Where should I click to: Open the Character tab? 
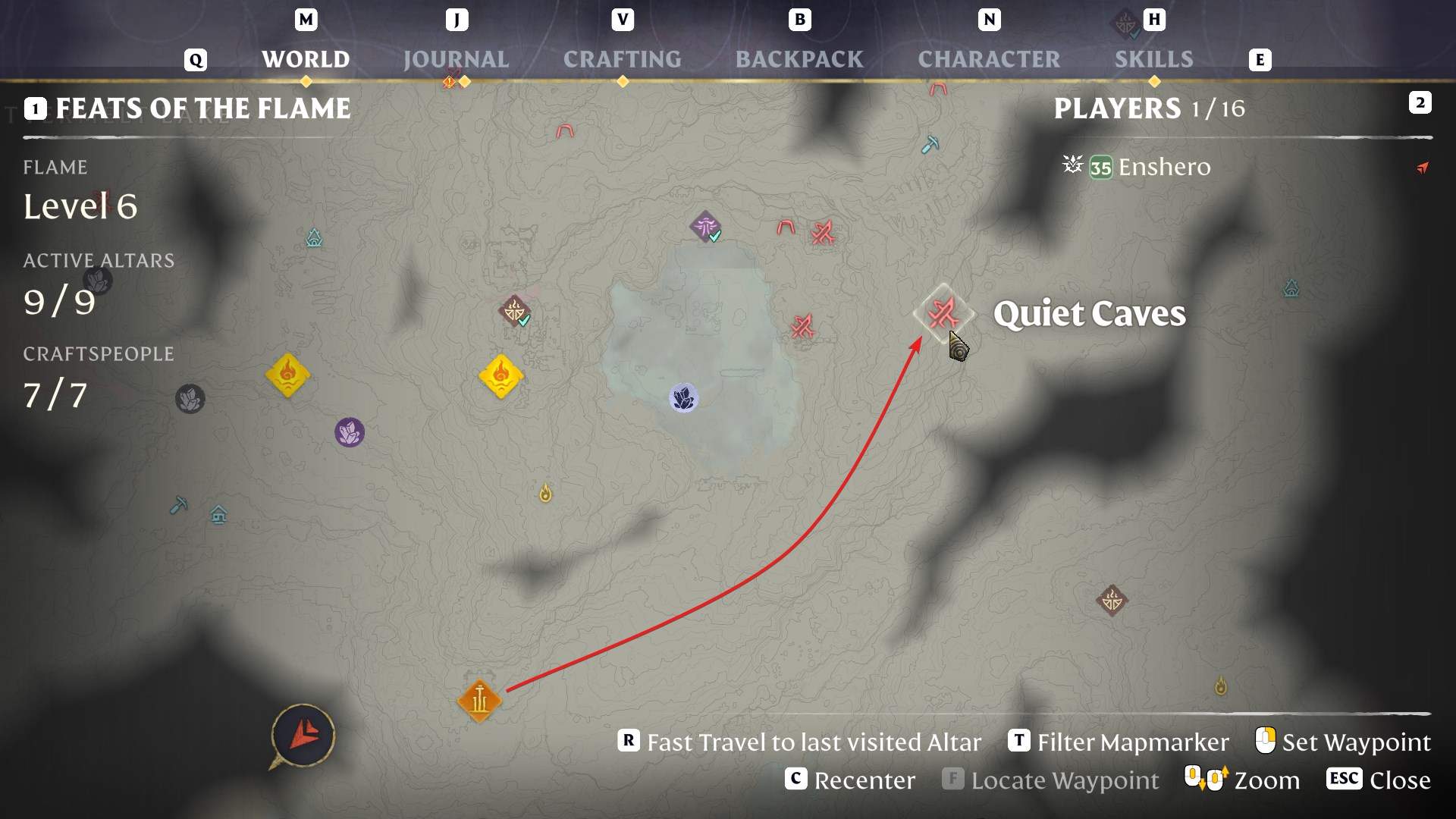(989, 59)
